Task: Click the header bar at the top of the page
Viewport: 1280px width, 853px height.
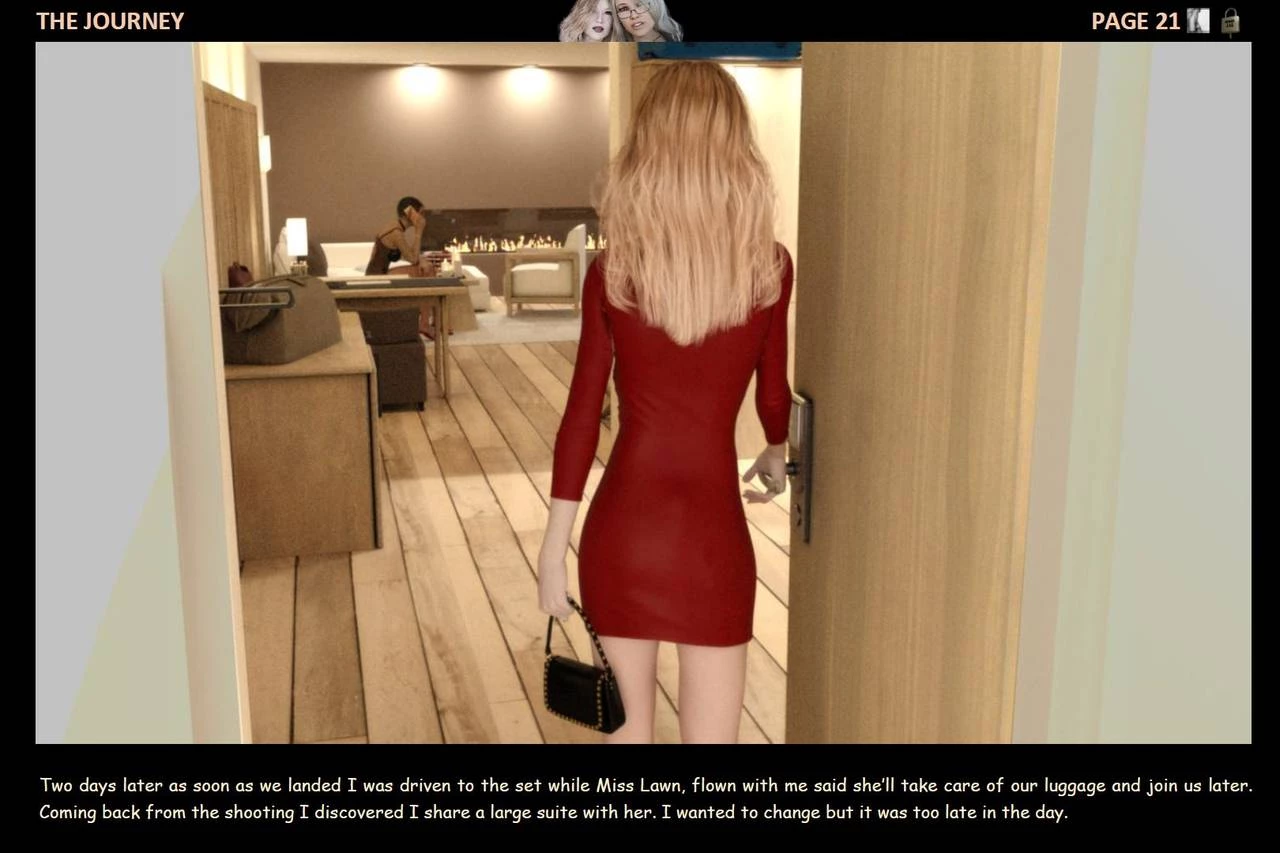Action: [x=640, y=20]
